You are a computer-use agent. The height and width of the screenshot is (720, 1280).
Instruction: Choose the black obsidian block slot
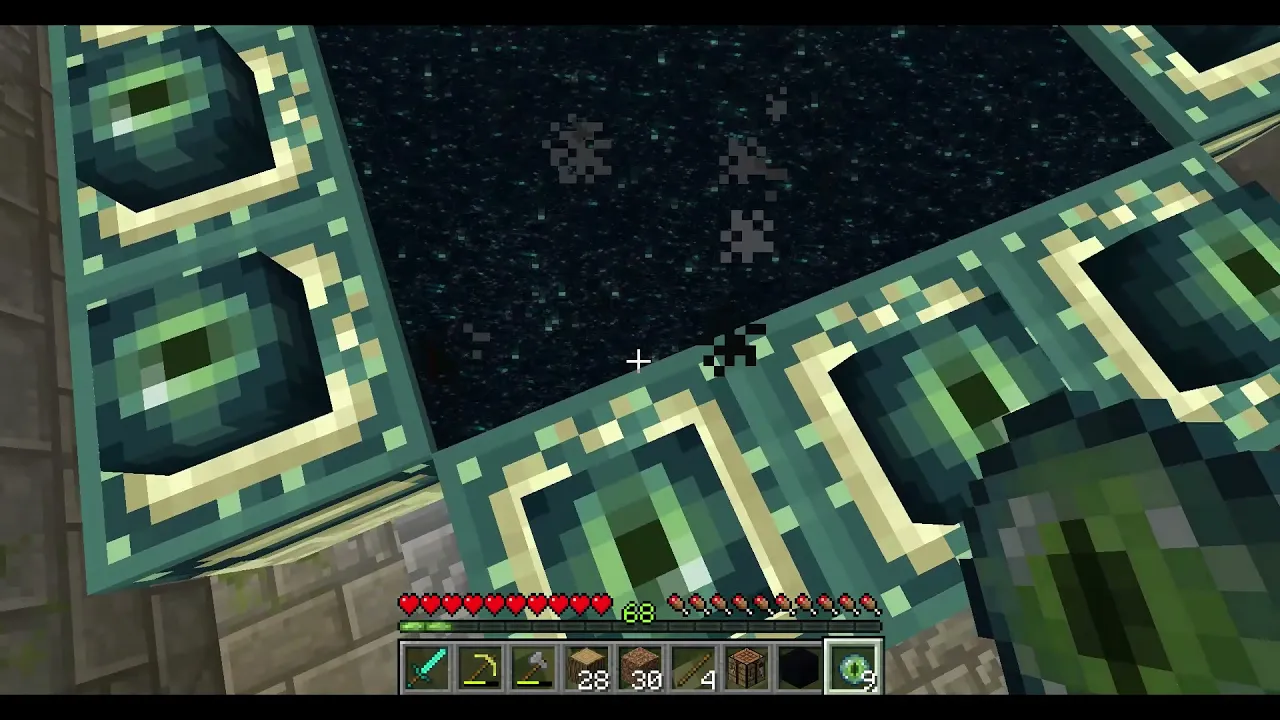pyautogui.click(x=800, y=668)
